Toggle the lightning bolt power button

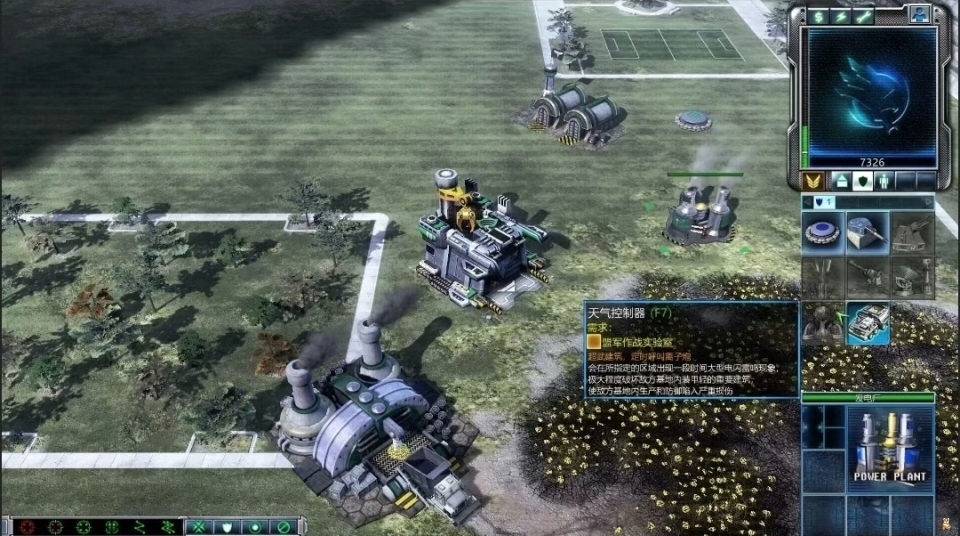point(841,16)
